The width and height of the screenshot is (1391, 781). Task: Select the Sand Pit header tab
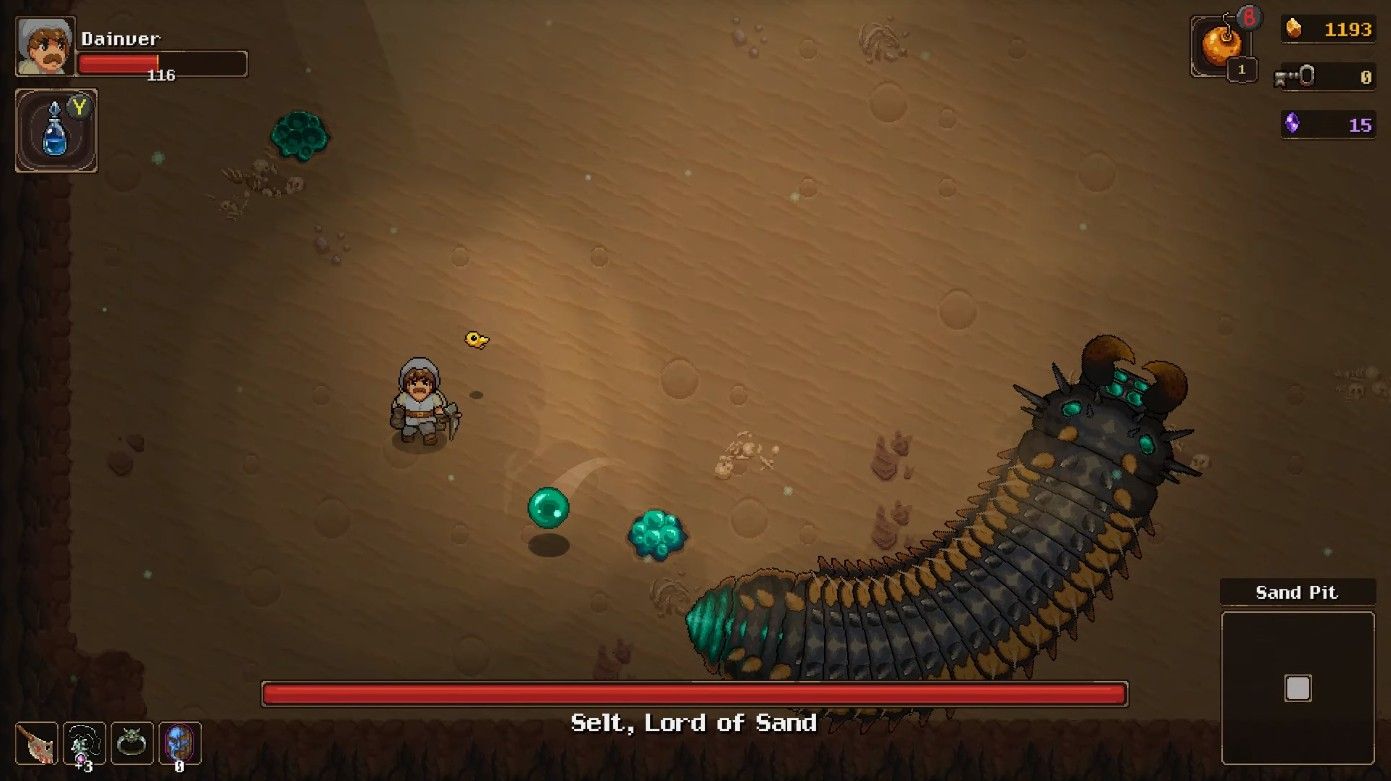pyautogui.click(x=1297, y=592)
